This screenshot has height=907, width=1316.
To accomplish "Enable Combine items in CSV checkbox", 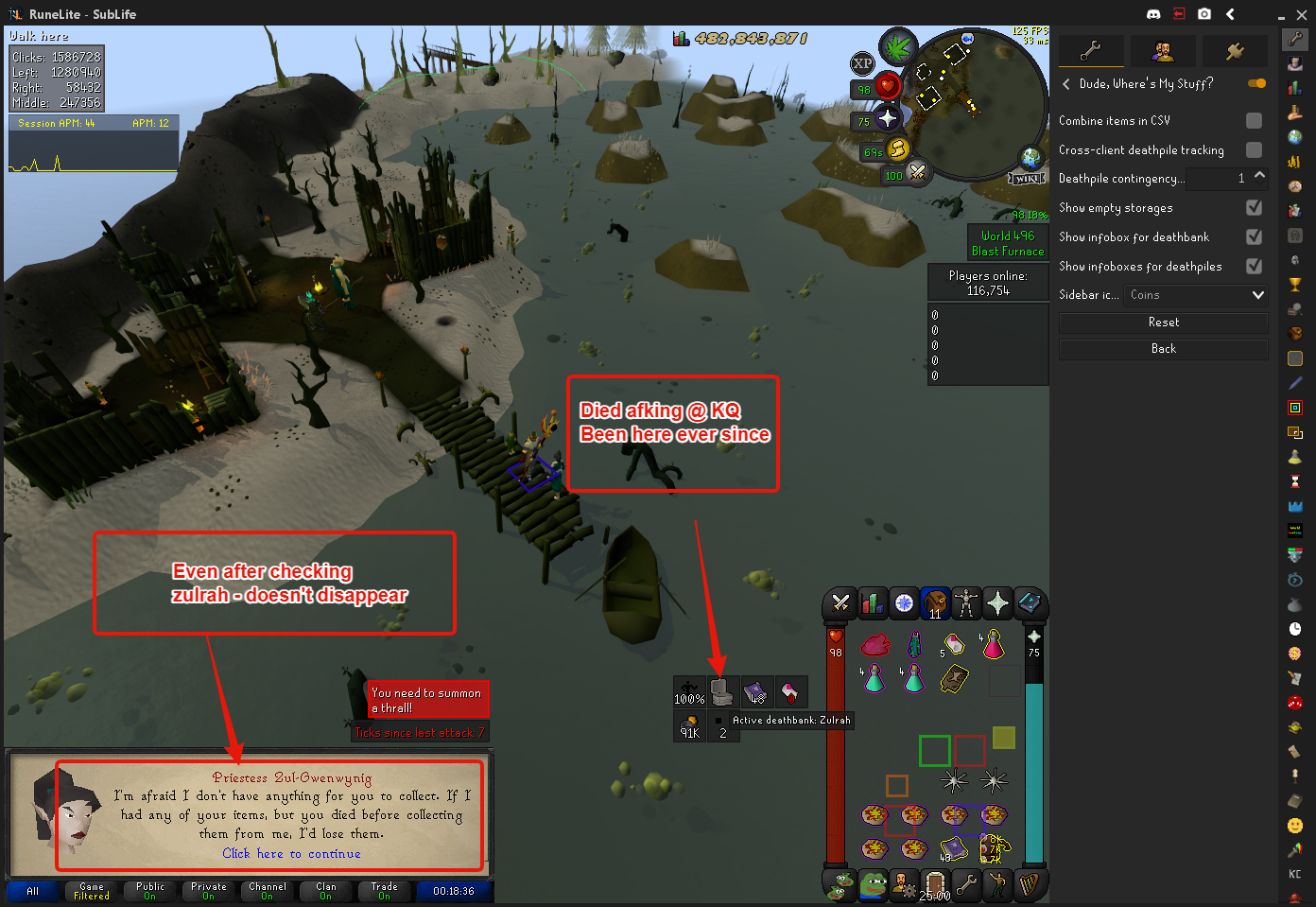I will [x=1254, y=121].
